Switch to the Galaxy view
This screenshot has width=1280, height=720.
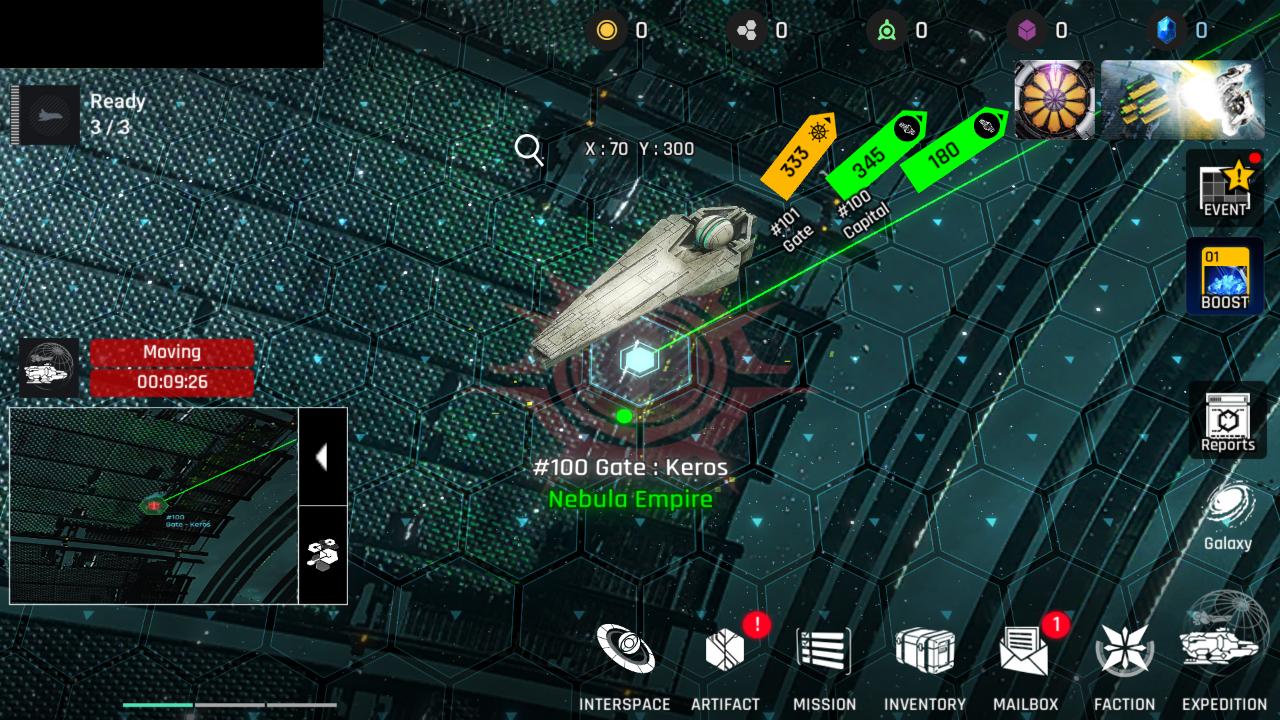coord(1227,517)
